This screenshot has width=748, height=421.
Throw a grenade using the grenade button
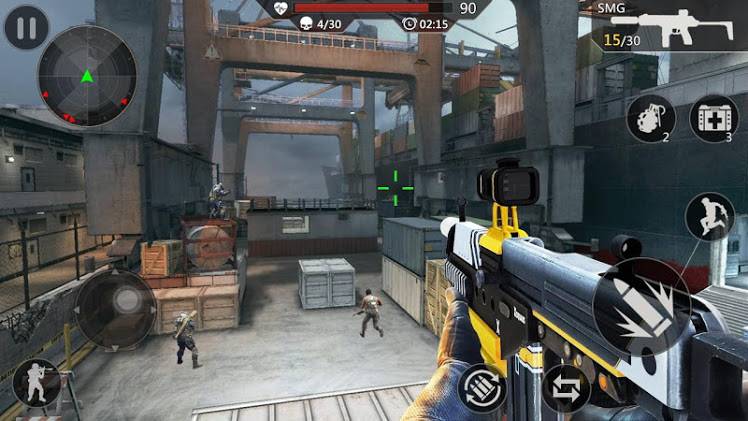[x=651, y=119]
